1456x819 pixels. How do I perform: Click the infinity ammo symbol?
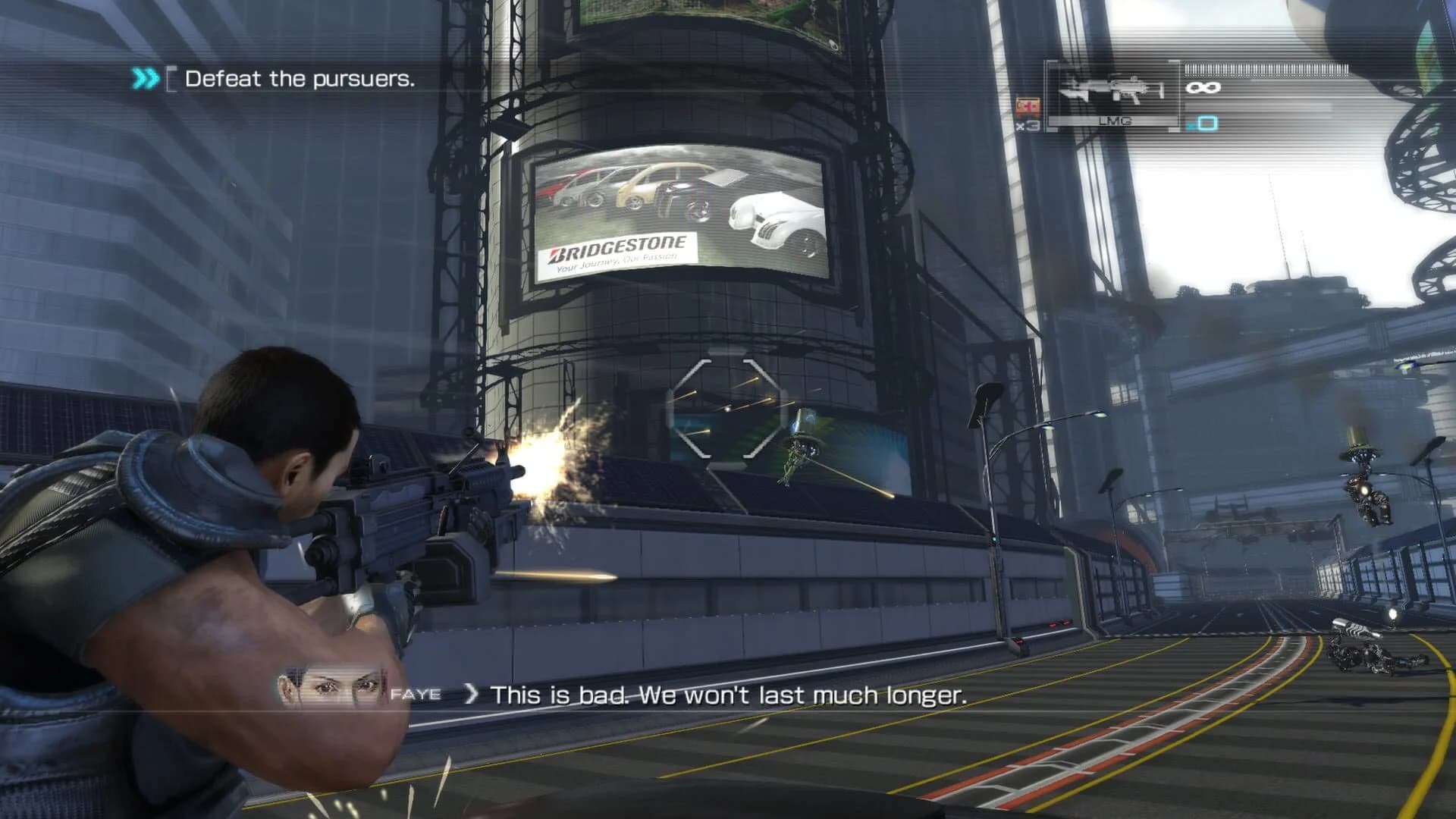(x=1204, y=89)
